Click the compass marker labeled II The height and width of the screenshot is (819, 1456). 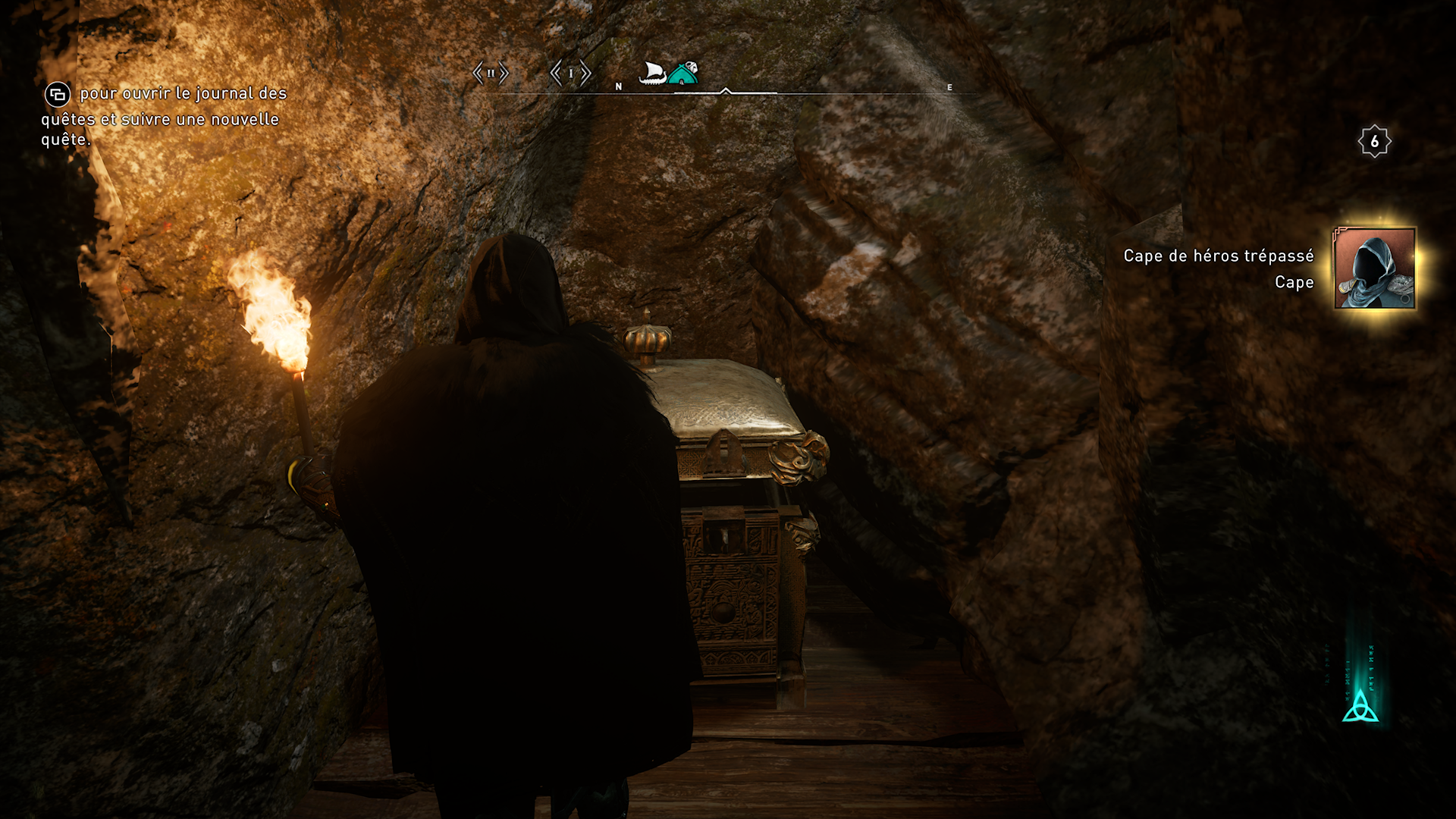click(491, 74)
